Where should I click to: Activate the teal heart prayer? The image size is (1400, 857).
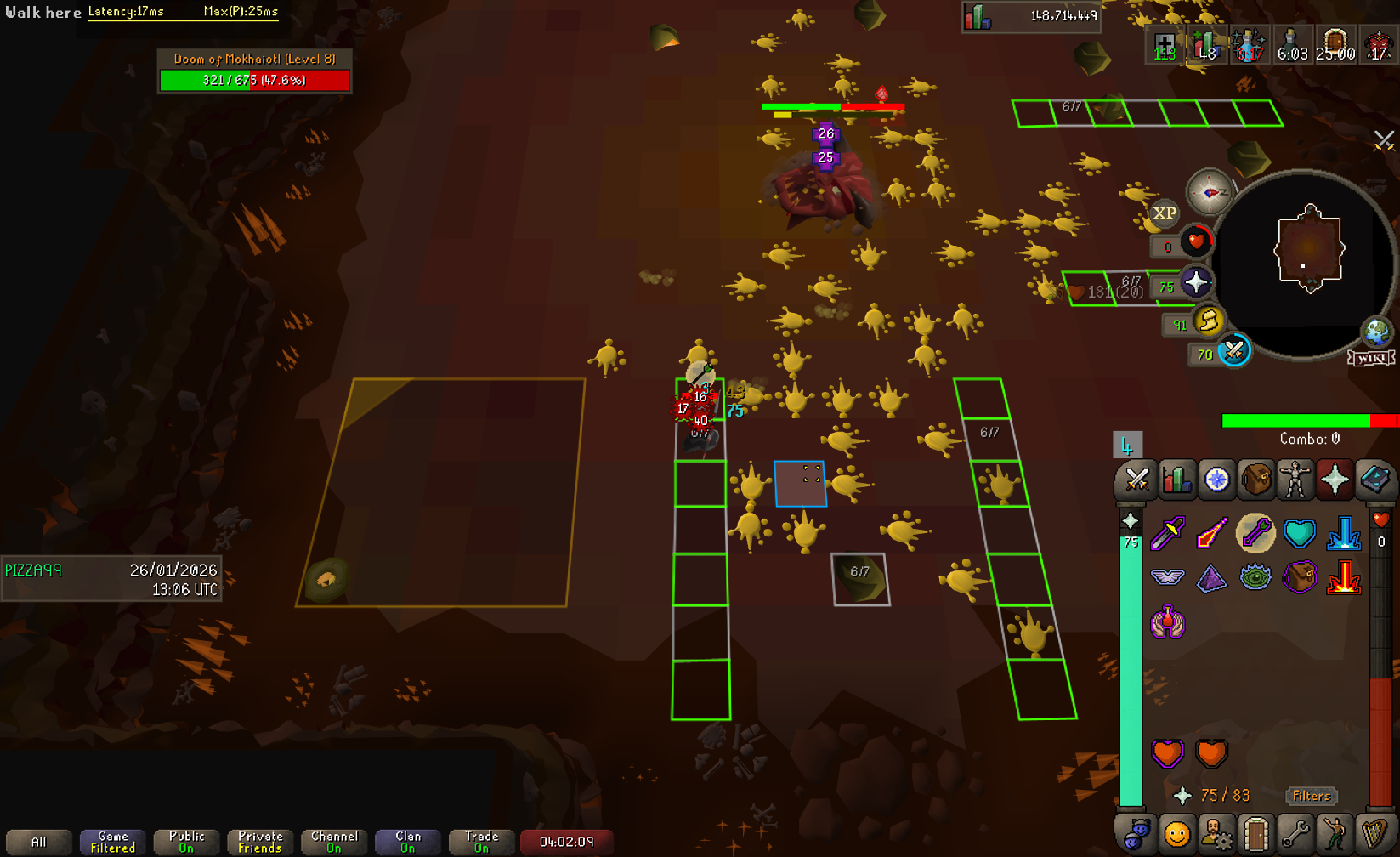click(x=1300, y=534)
